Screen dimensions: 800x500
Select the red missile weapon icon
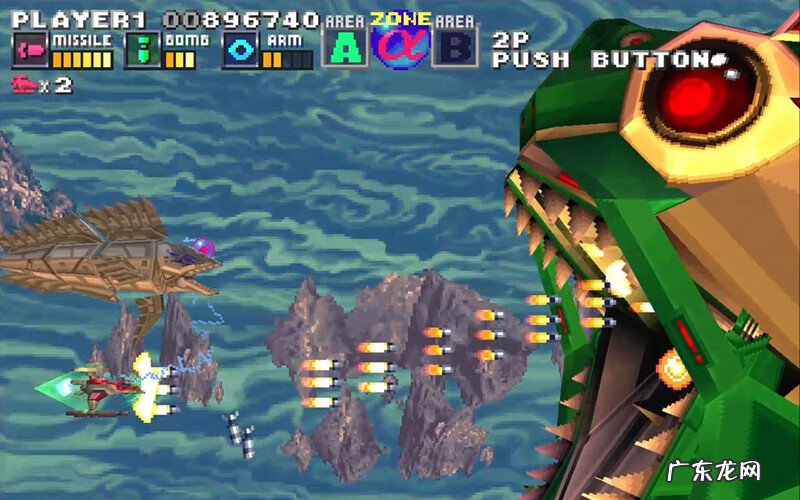[29, 50]
